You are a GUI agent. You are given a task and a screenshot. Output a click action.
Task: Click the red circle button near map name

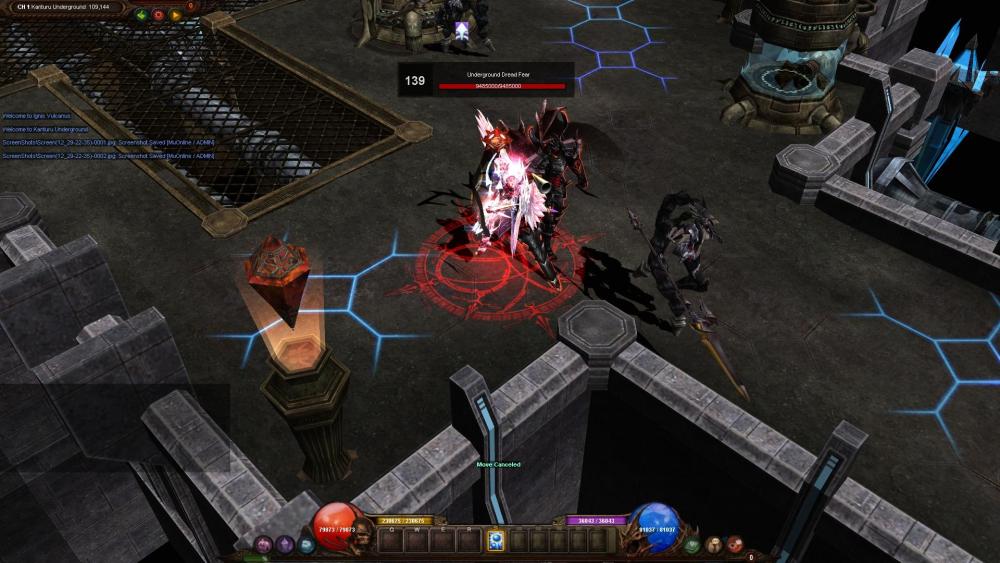[158, 15]
